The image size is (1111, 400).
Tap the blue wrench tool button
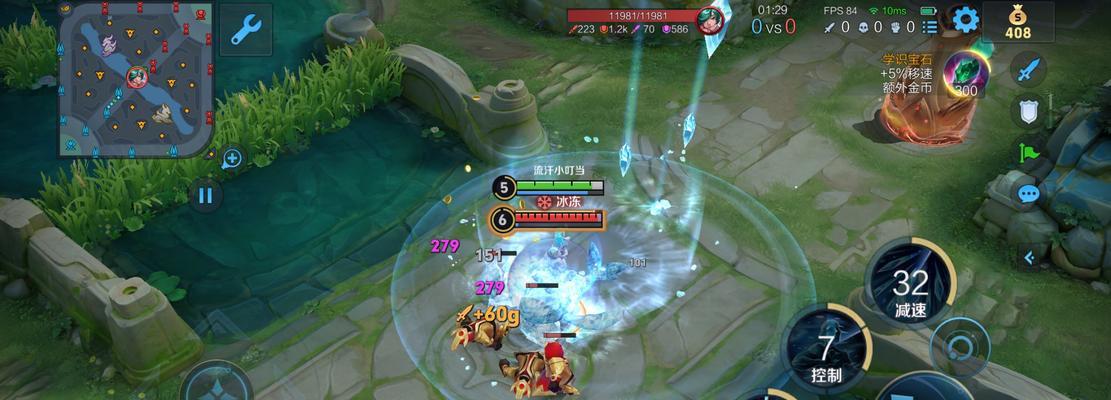click(x=245, y=30)
